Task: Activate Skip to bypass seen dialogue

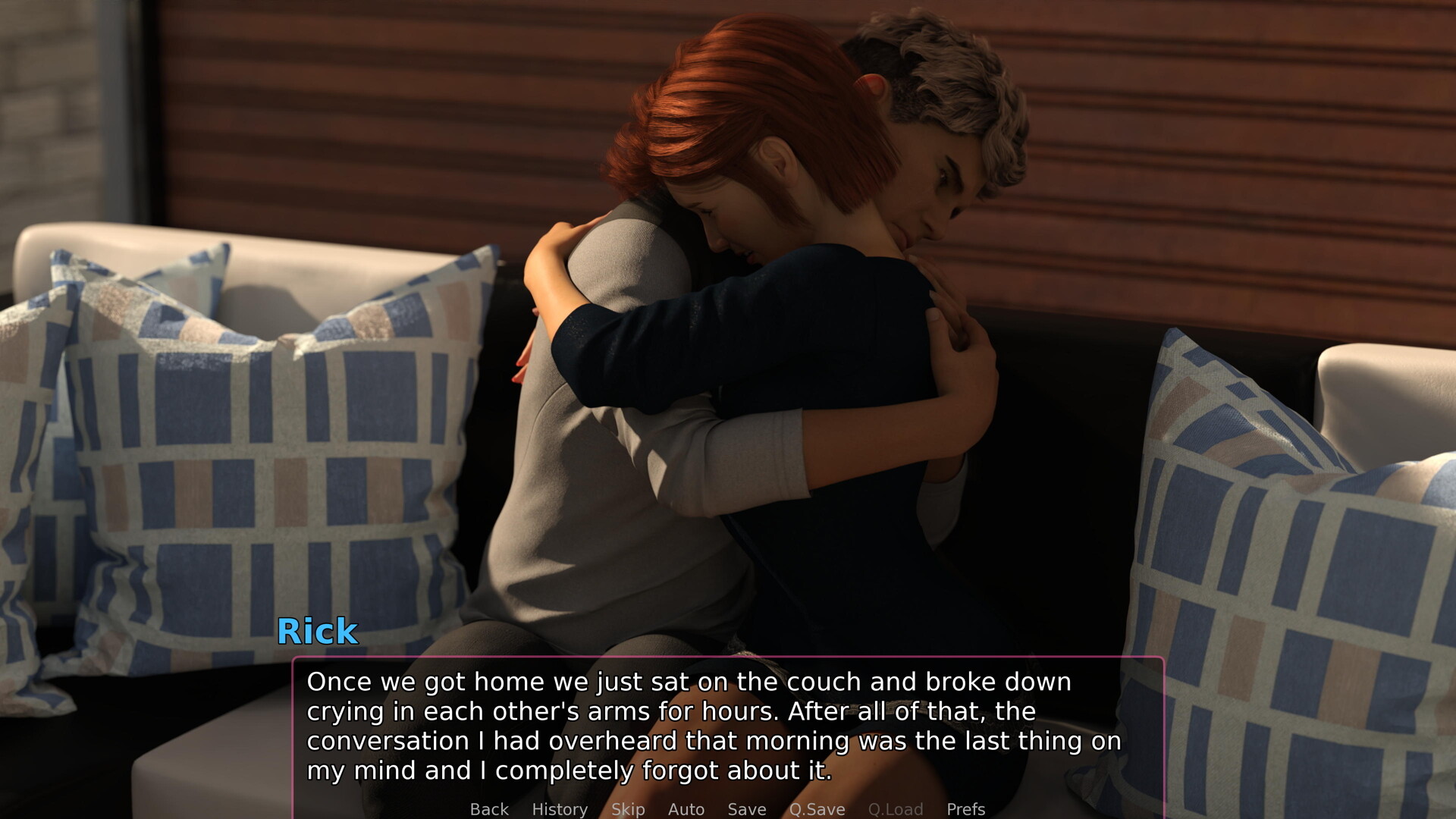Action: (x=627, y=809)
